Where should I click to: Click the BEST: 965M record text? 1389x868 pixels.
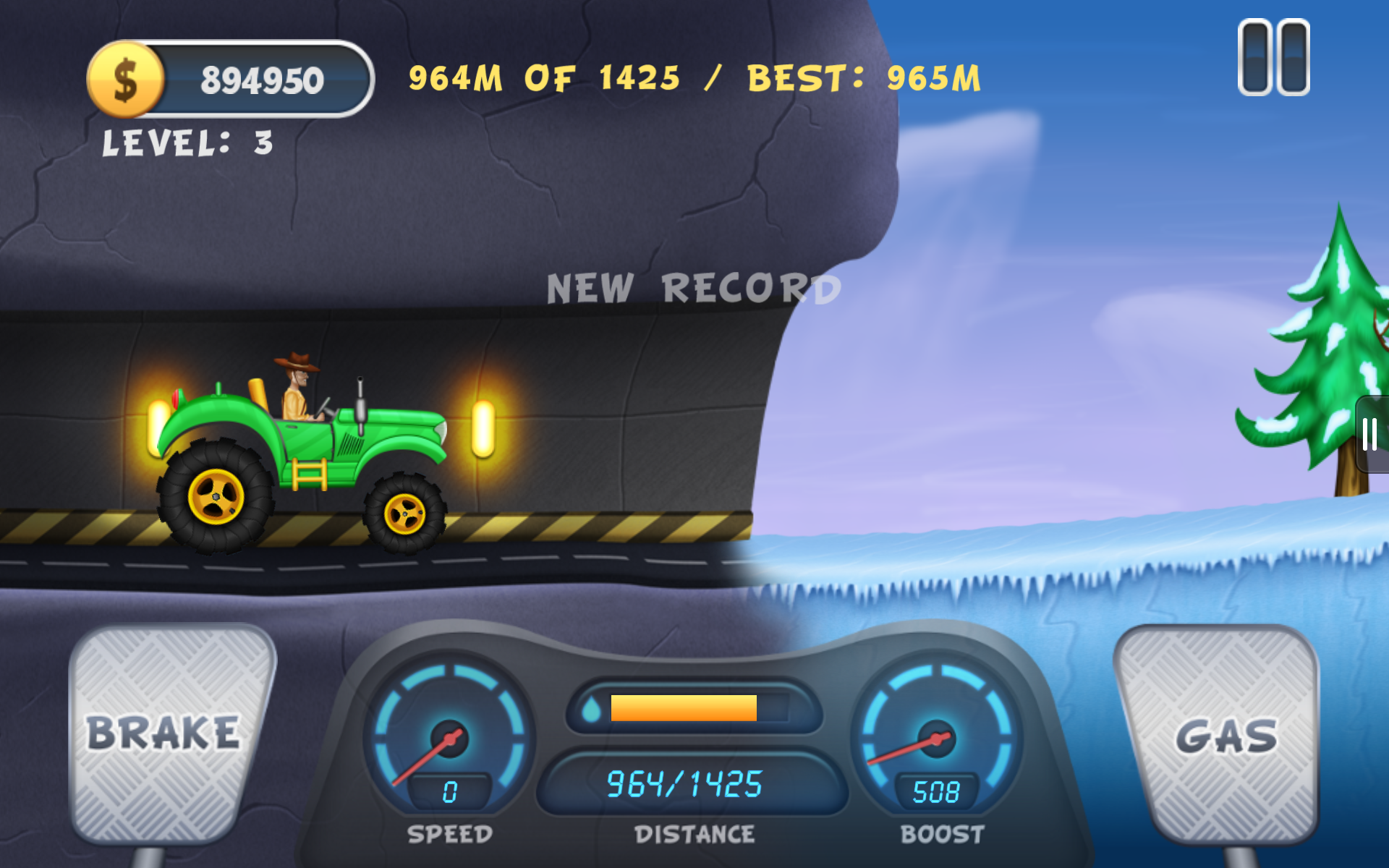[865, 78]
